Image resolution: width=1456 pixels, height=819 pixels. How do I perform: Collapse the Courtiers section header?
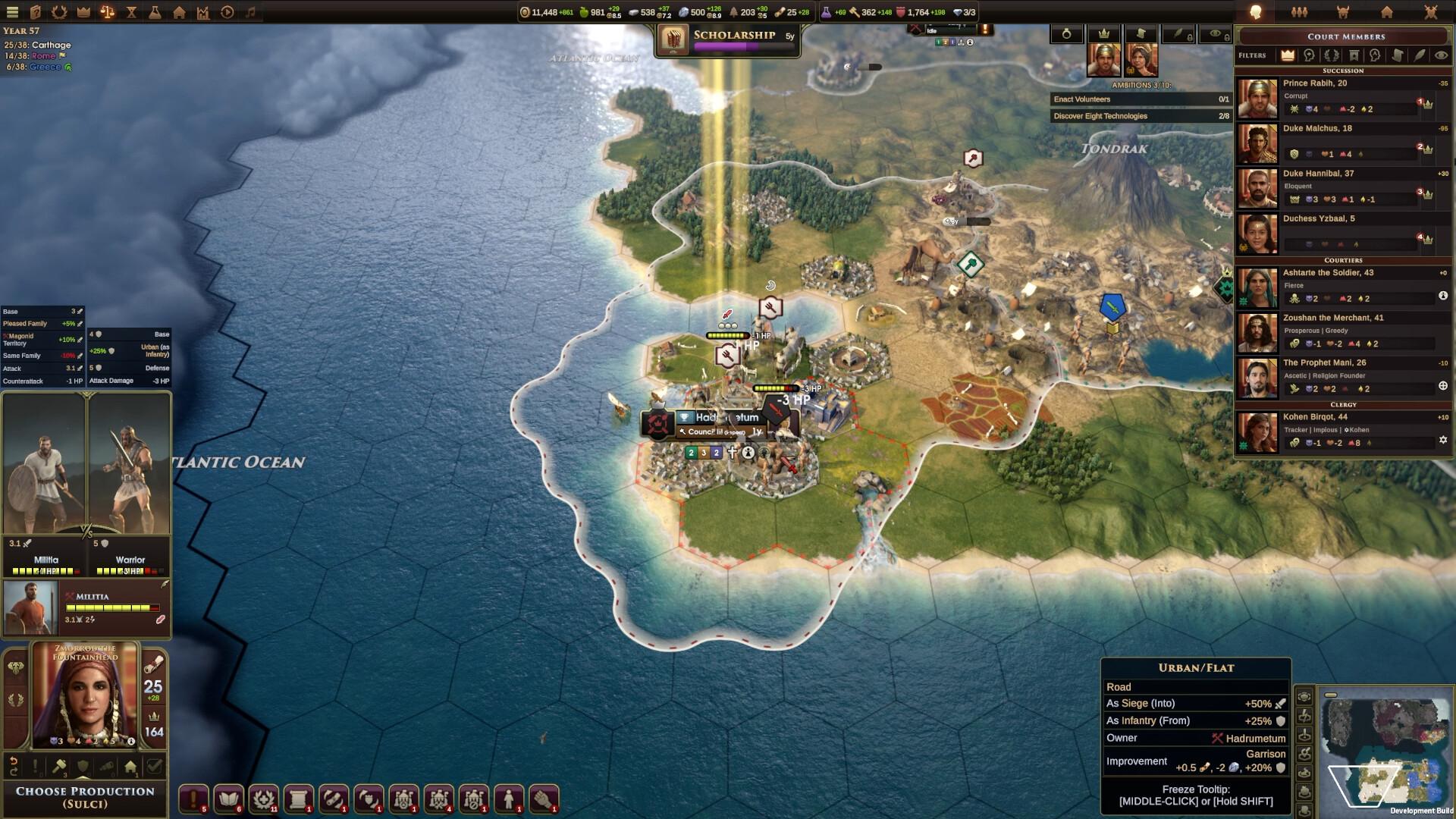pyautogui.click(x=1344, y=261)
